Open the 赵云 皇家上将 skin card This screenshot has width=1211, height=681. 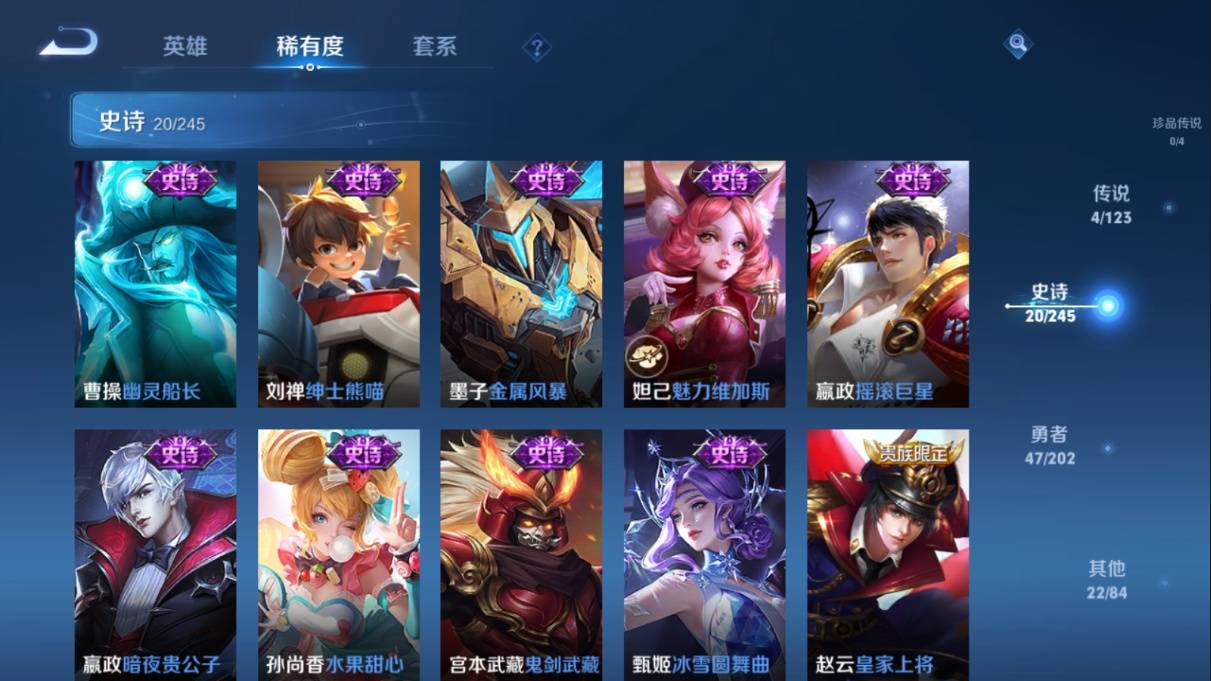click(888, 555)
